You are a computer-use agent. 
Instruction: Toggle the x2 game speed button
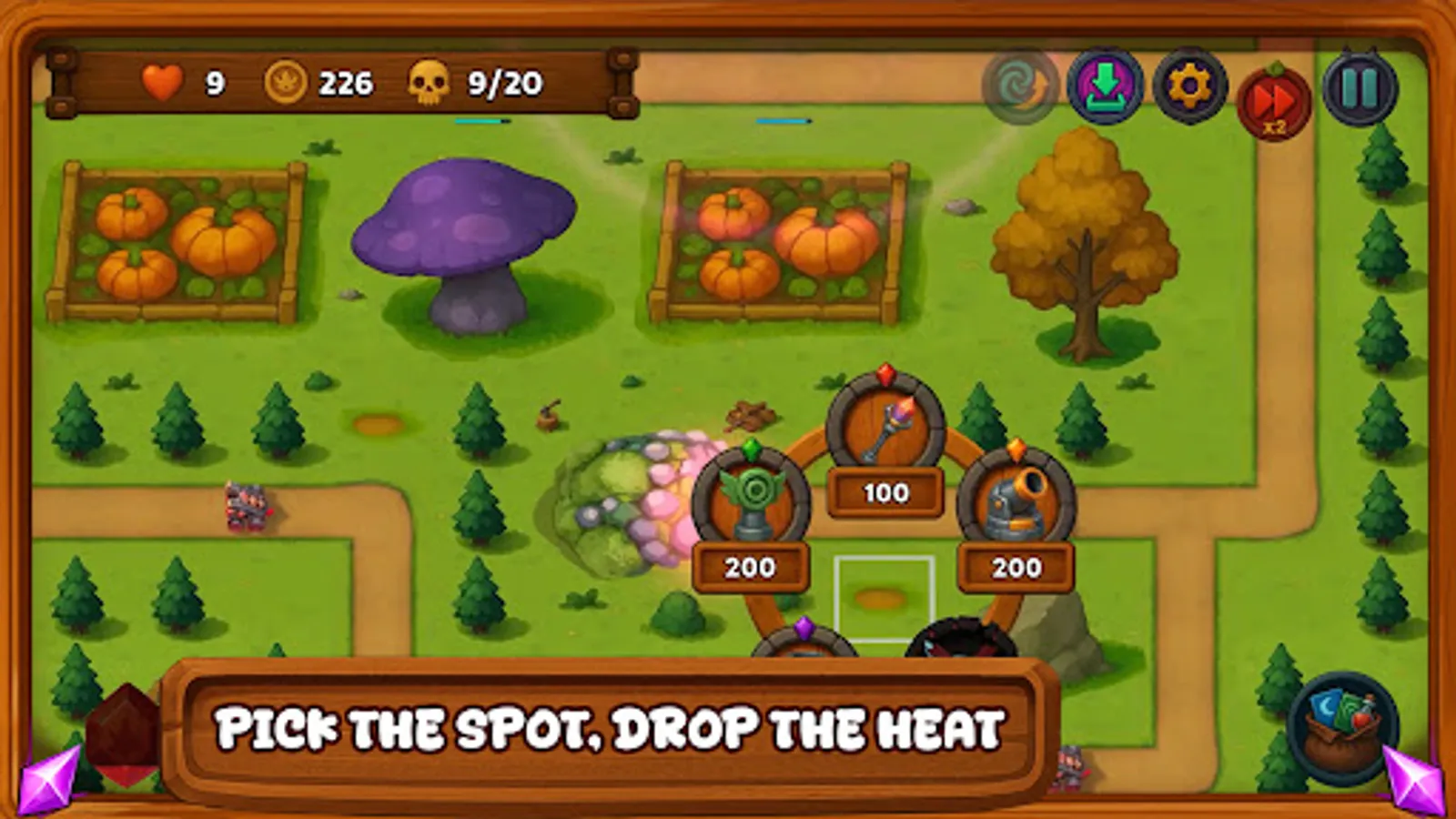pos(1273,88)
